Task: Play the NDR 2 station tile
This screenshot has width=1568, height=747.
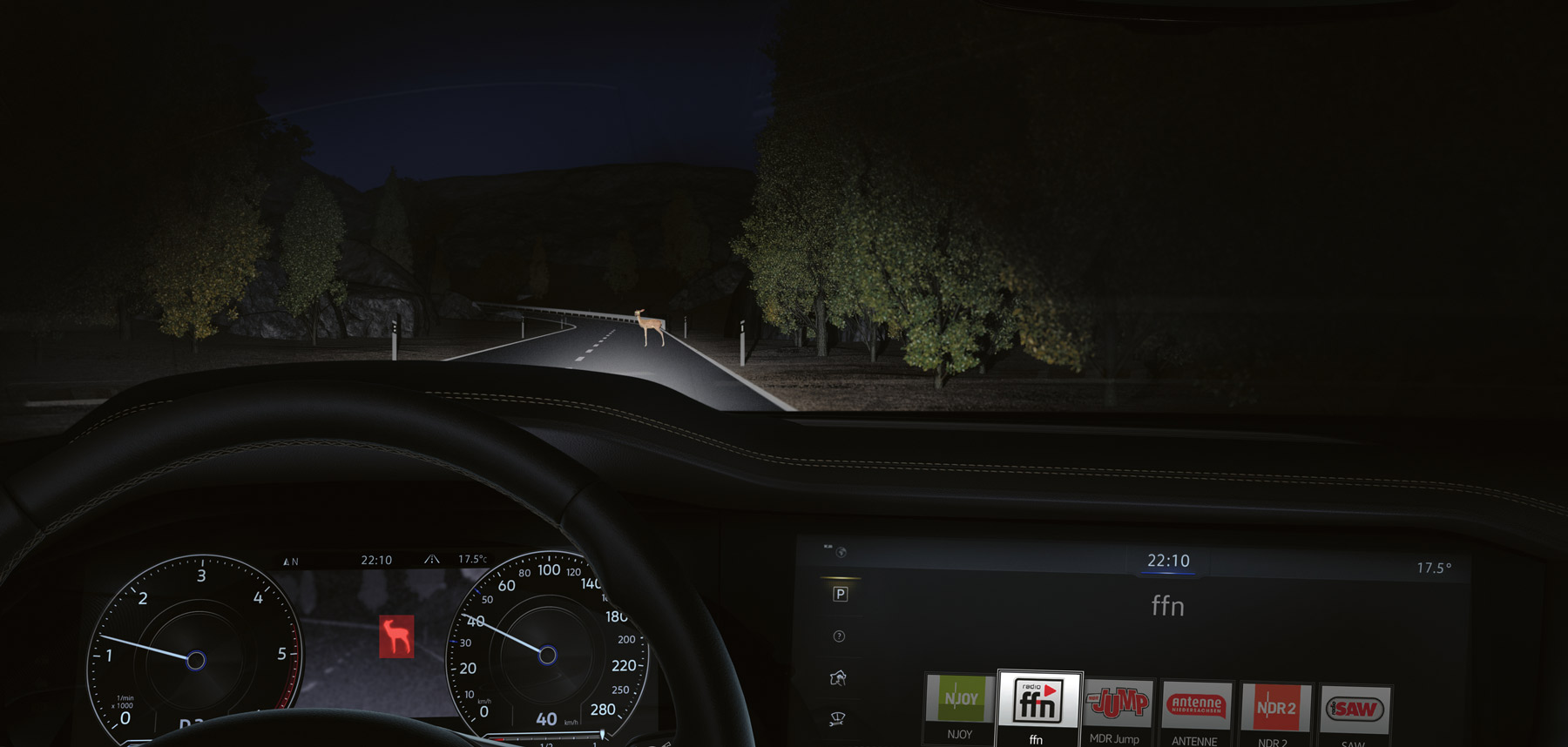Action: 1275,708
